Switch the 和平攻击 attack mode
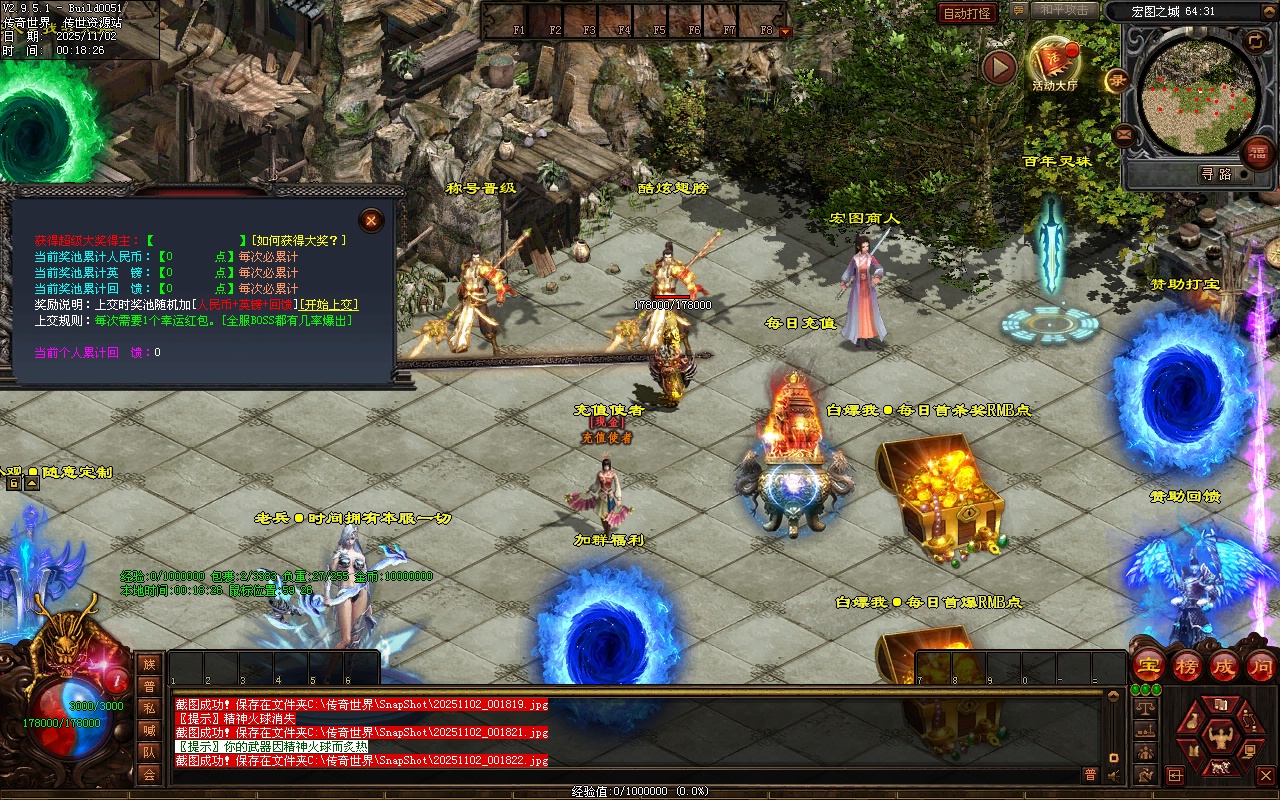Image resolution: width=1280 pixels, height=800 pixels. [x=1063, y=10]
